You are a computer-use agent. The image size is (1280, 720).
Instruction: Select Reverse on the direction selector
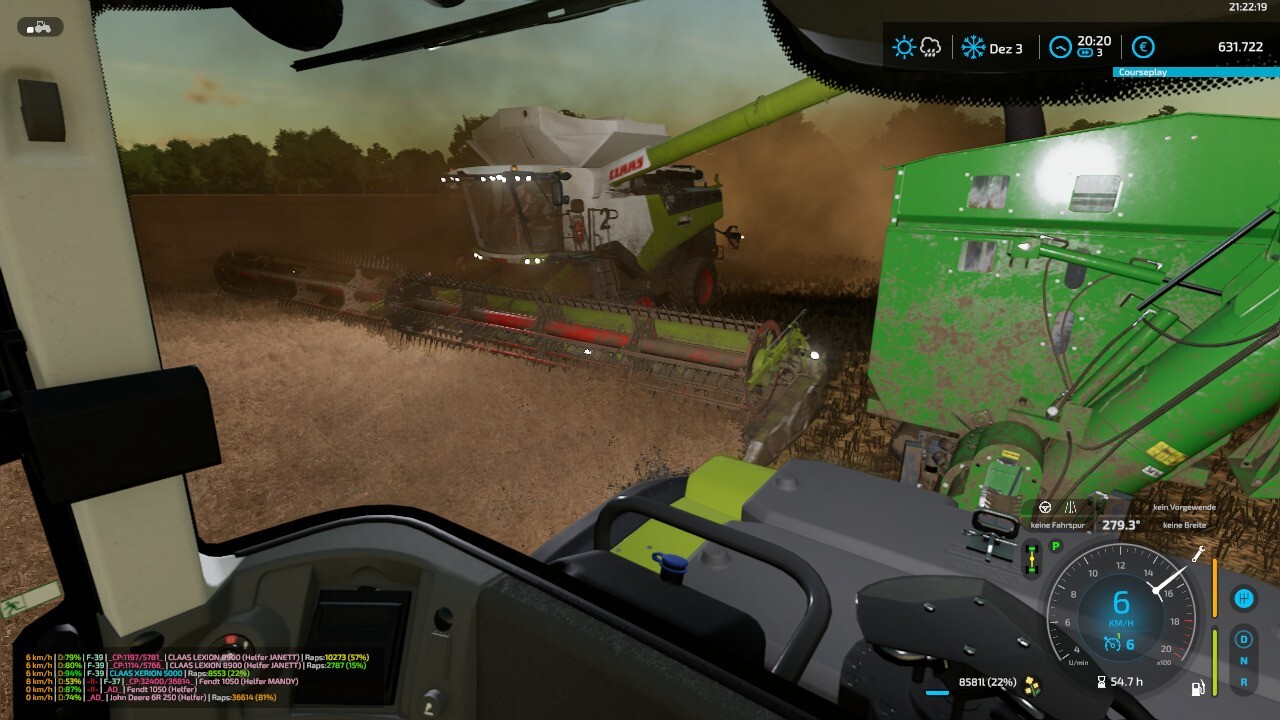[1244, 682]
